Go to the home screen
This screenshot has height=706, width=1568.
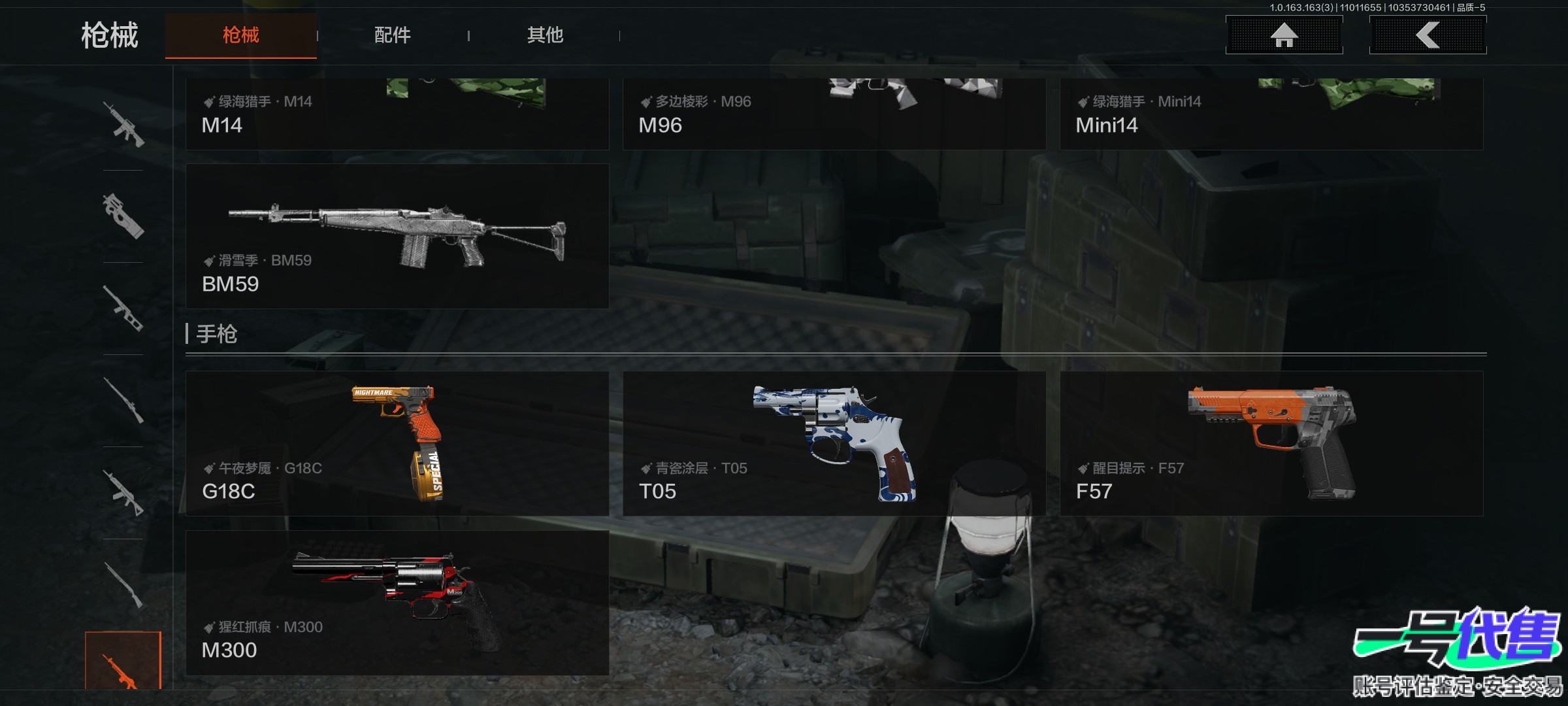tap(1284, 35)
